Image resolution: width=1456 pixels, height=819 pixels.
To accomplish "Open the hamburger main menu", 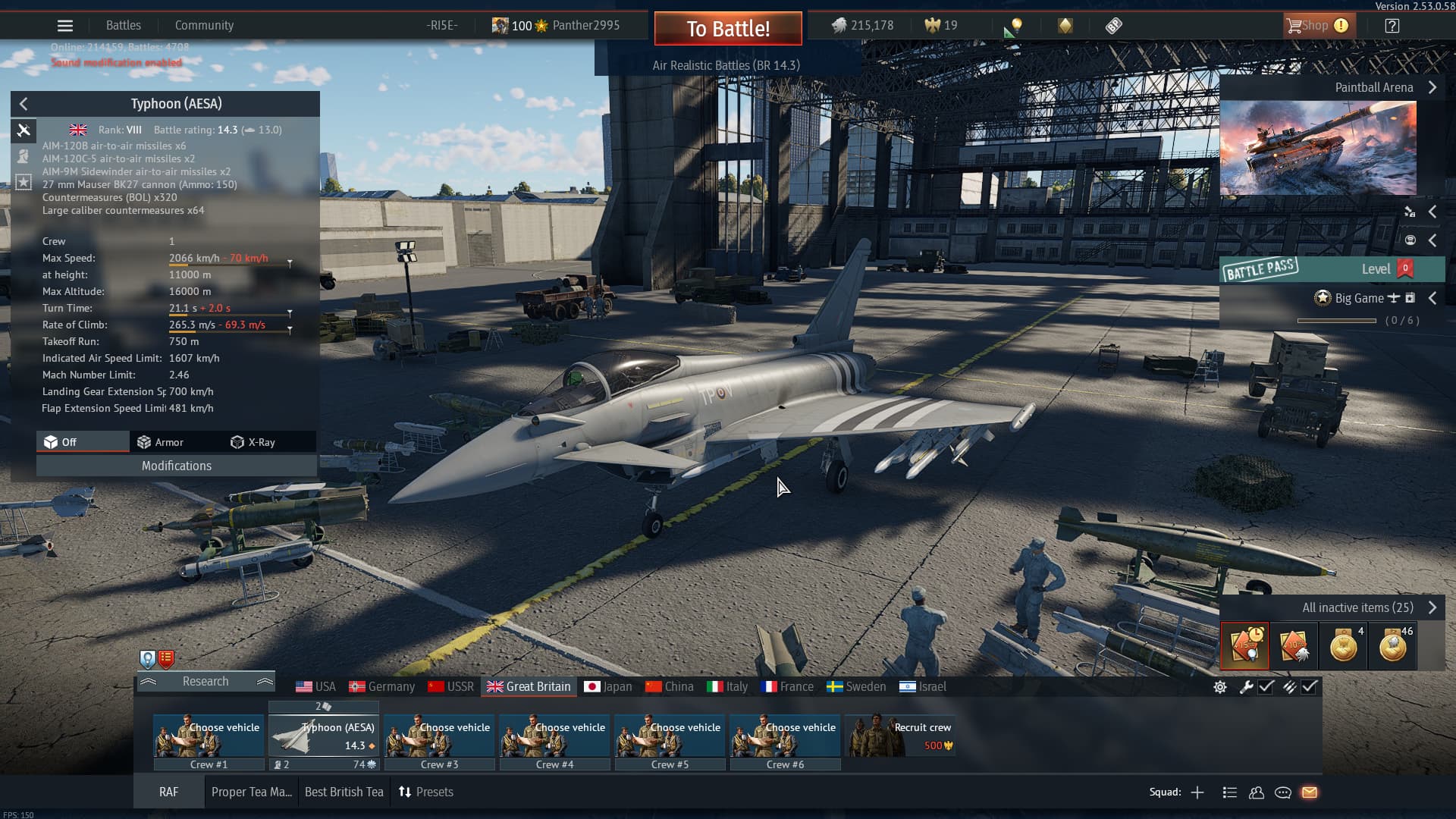I will pyautogui.click(x=65, y=26).
